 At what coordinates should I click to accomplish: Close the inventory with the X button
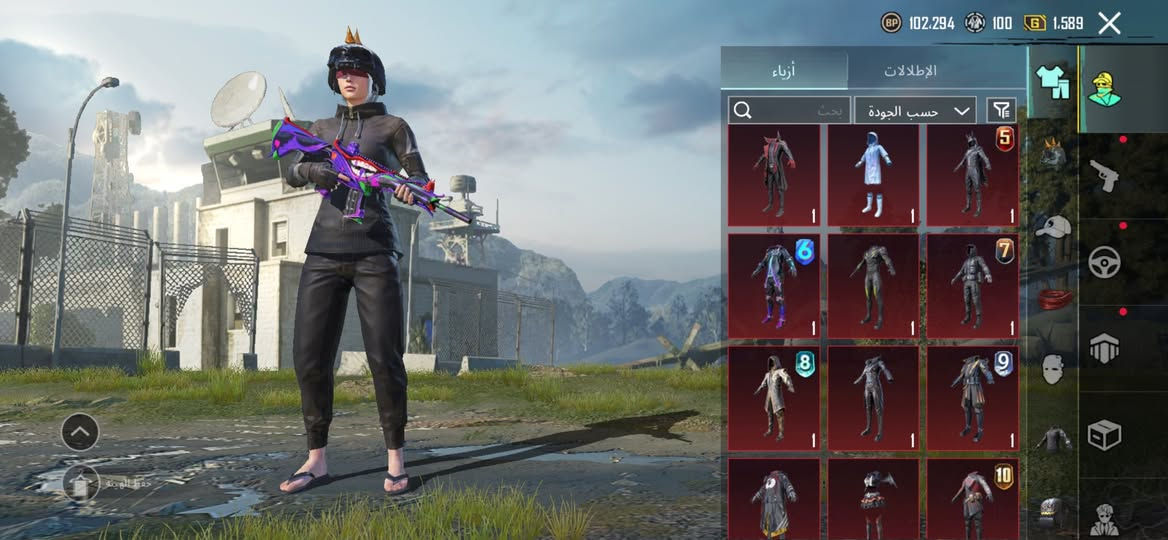1109,23
